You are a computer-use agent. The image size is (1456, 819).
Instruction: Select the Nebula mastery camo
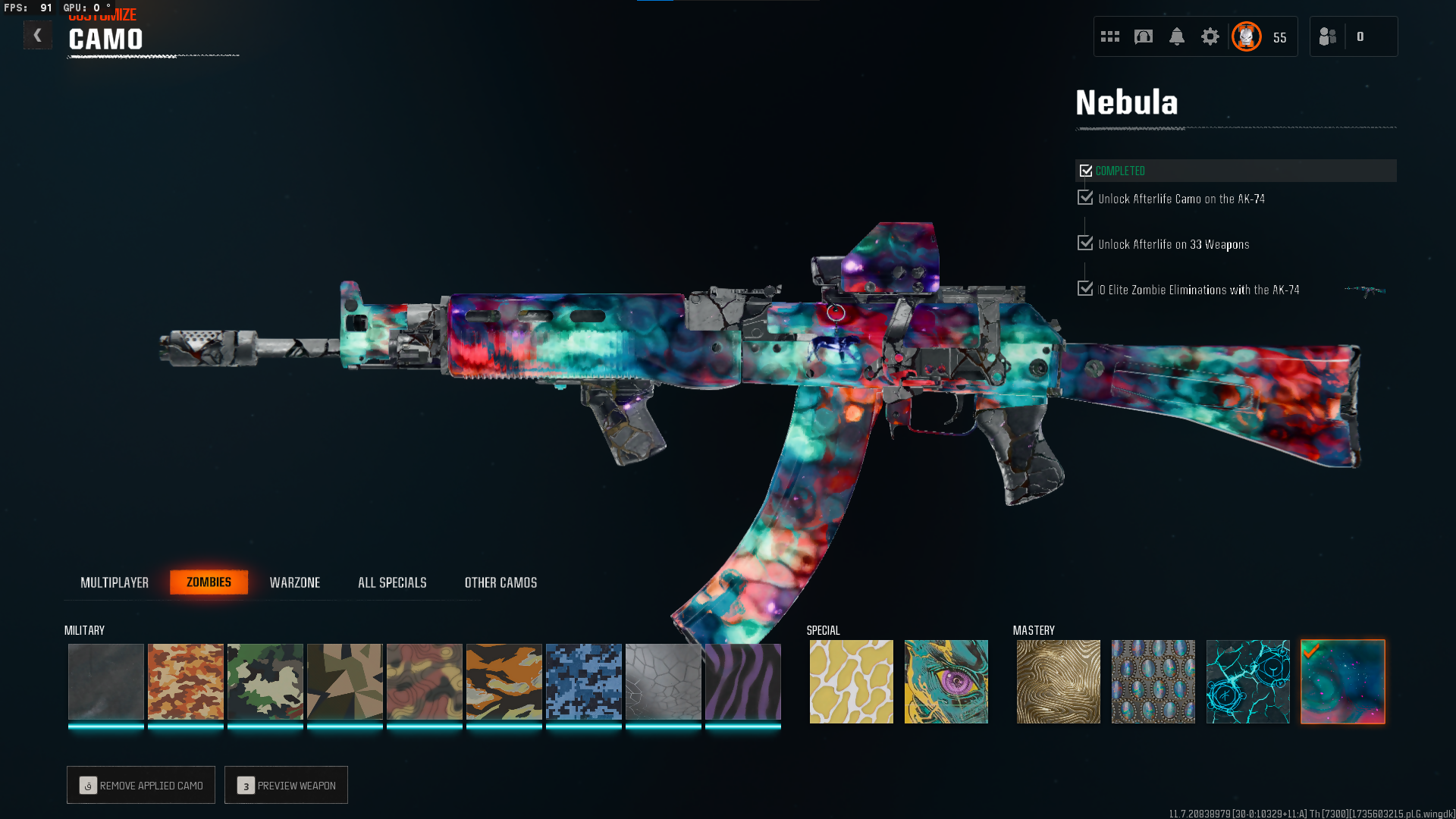pos(1343,682)
